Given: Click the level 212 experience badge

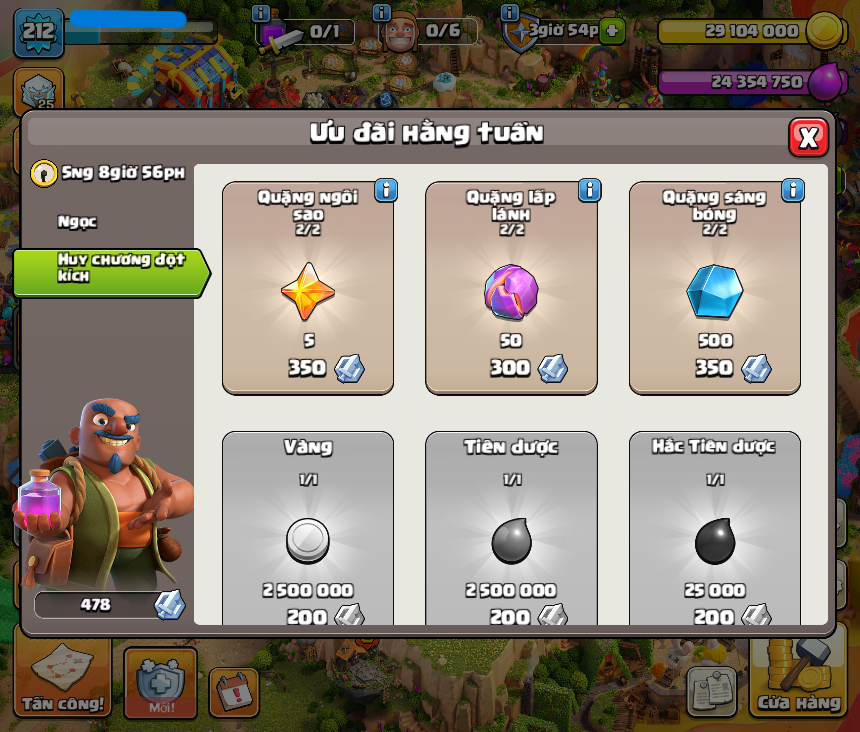Looking at the screenshot, I should pos(39,31).
